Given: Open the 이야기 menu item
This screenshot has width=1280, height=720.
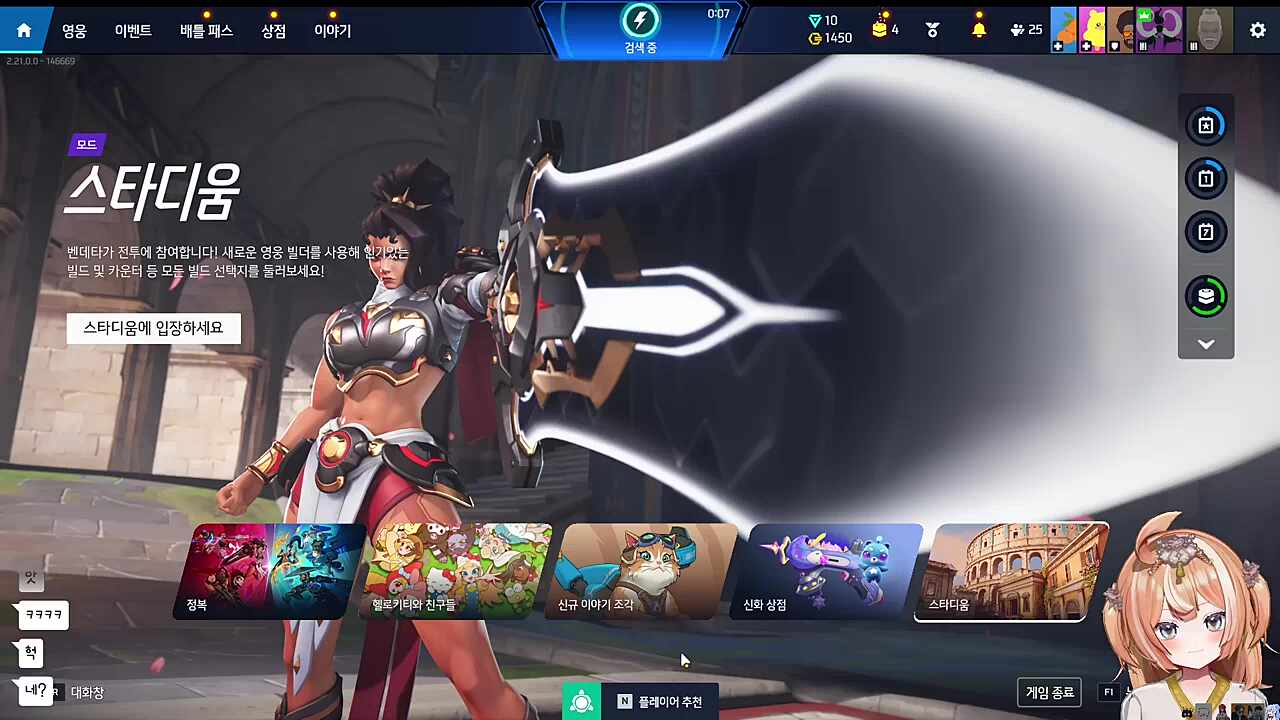Looking at the screenshot, I should pos(331,31).
